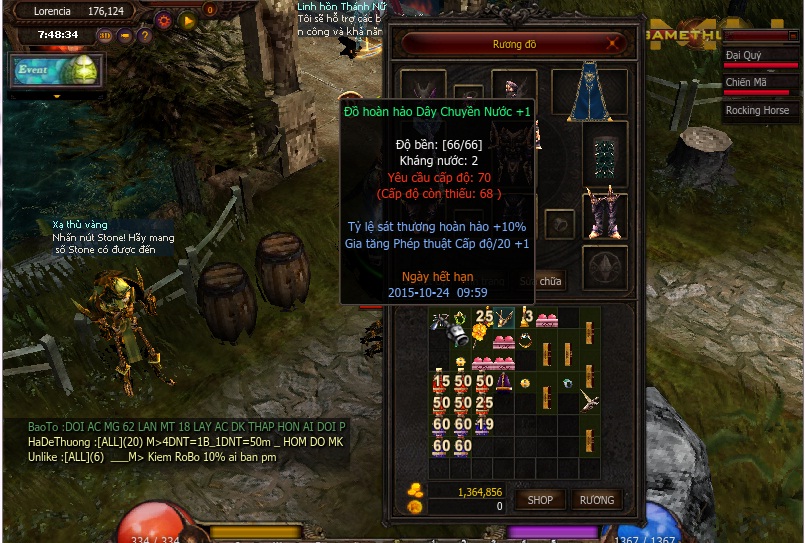805x543 pixels.
Task: Select the Rocking Horse pet entry
Action: (x=758, y=111)
